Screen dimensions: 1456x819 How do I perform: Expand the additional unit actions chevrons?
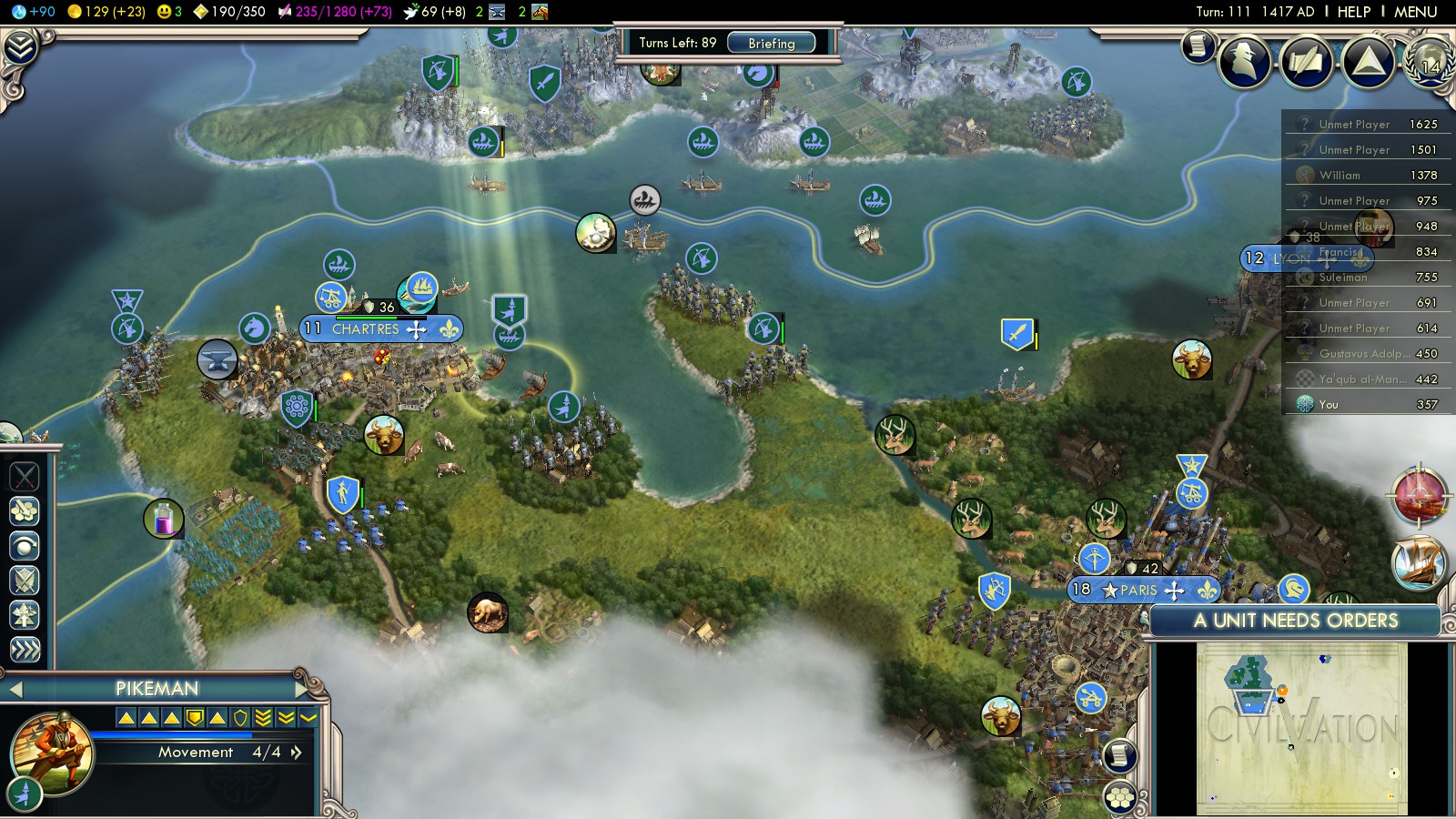coord(25,649)
